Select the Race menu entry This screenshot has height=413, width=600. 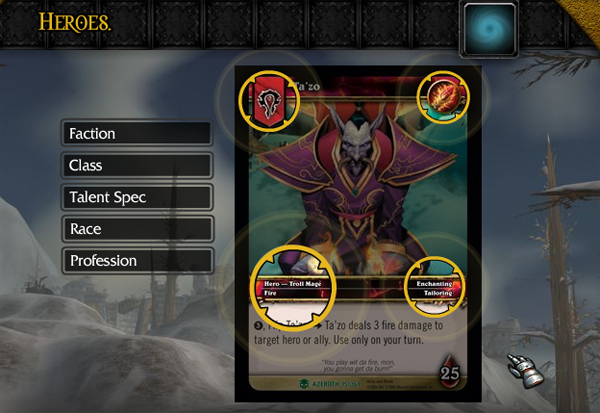click(x=137, y=229)
